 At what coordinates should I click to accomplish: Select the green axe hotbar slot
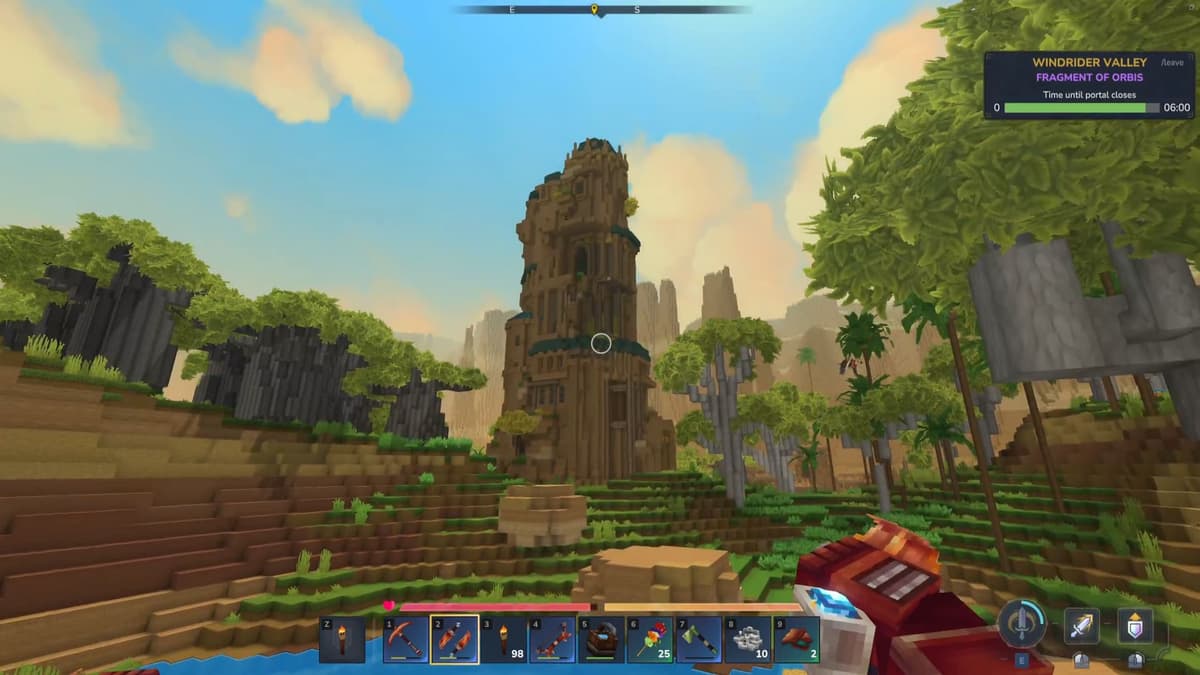click(698, 640)
